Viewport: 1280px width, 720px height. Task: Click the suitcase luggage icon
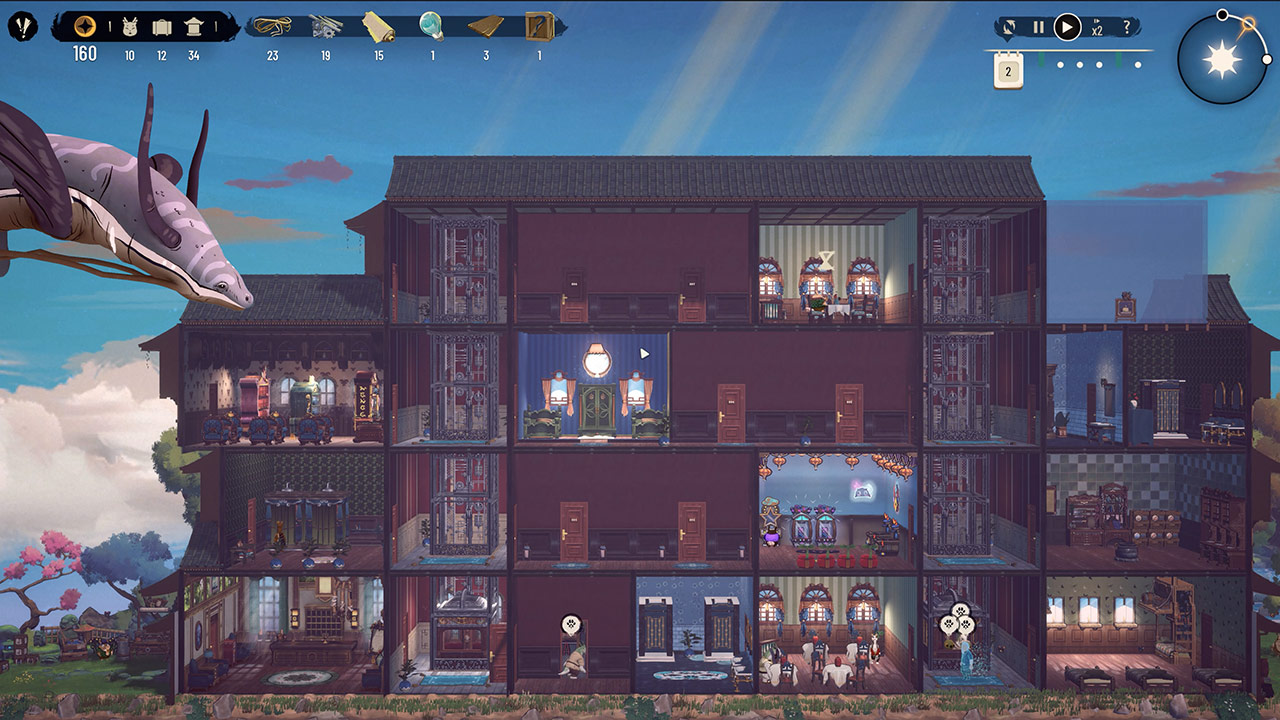tap(162, 27)
